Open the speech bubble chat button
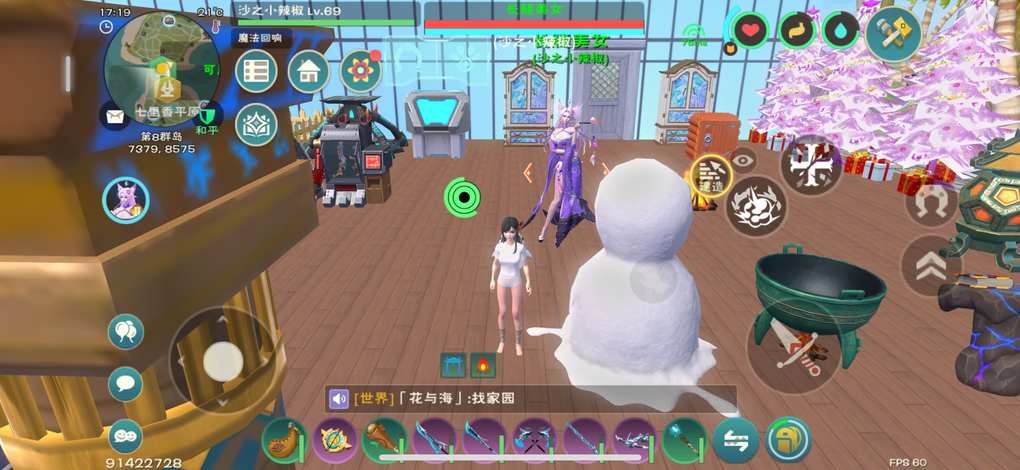Viewport: 1020px width, 470px height. coord(125,384)
